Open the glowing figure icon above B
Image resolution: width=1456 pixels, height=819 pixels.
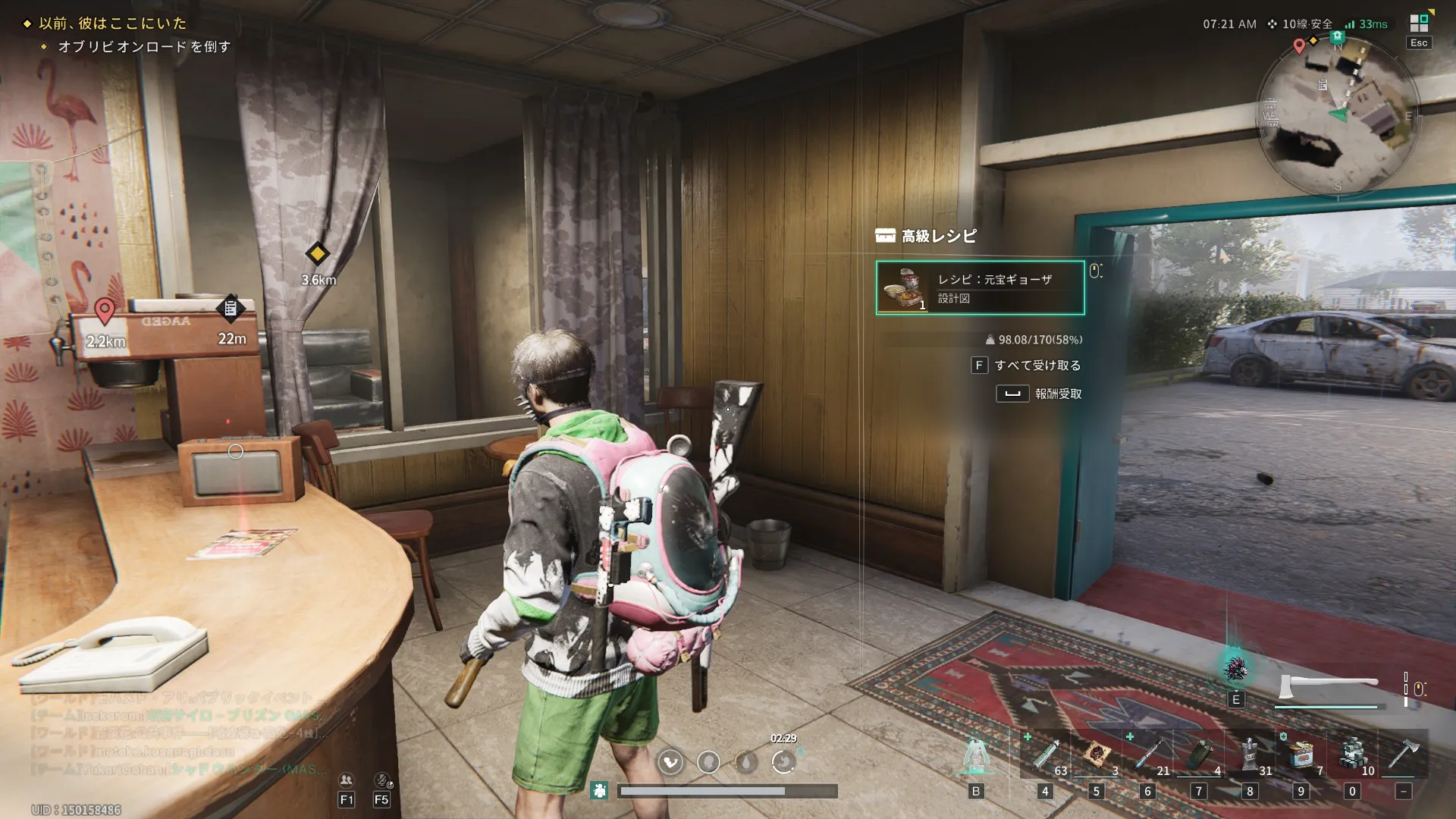[976, 755]
